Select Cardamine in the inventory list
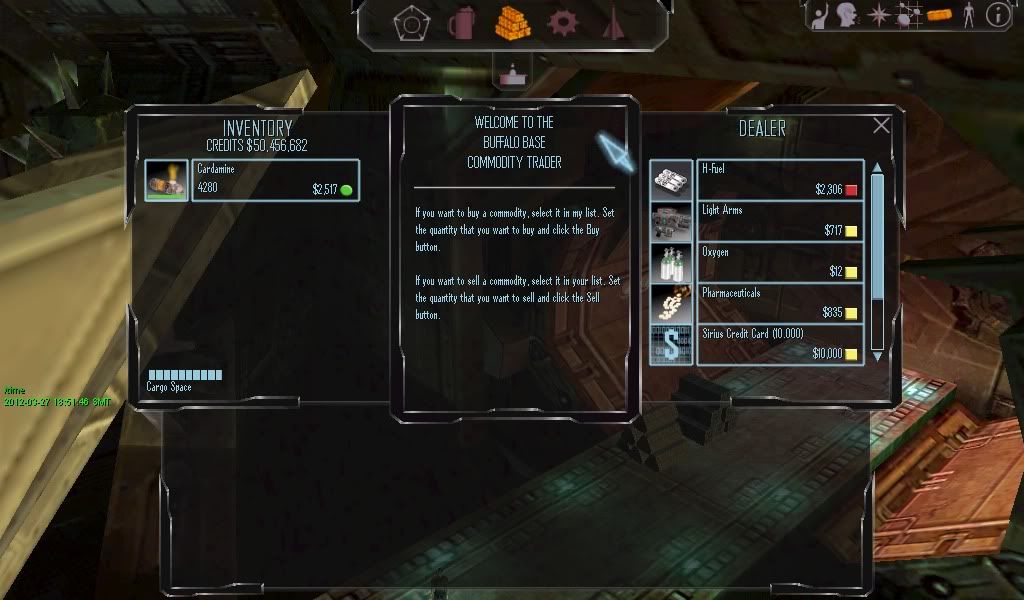This screenshot has height=600, width=1024. pyautogui.click(x=275, y=180)
